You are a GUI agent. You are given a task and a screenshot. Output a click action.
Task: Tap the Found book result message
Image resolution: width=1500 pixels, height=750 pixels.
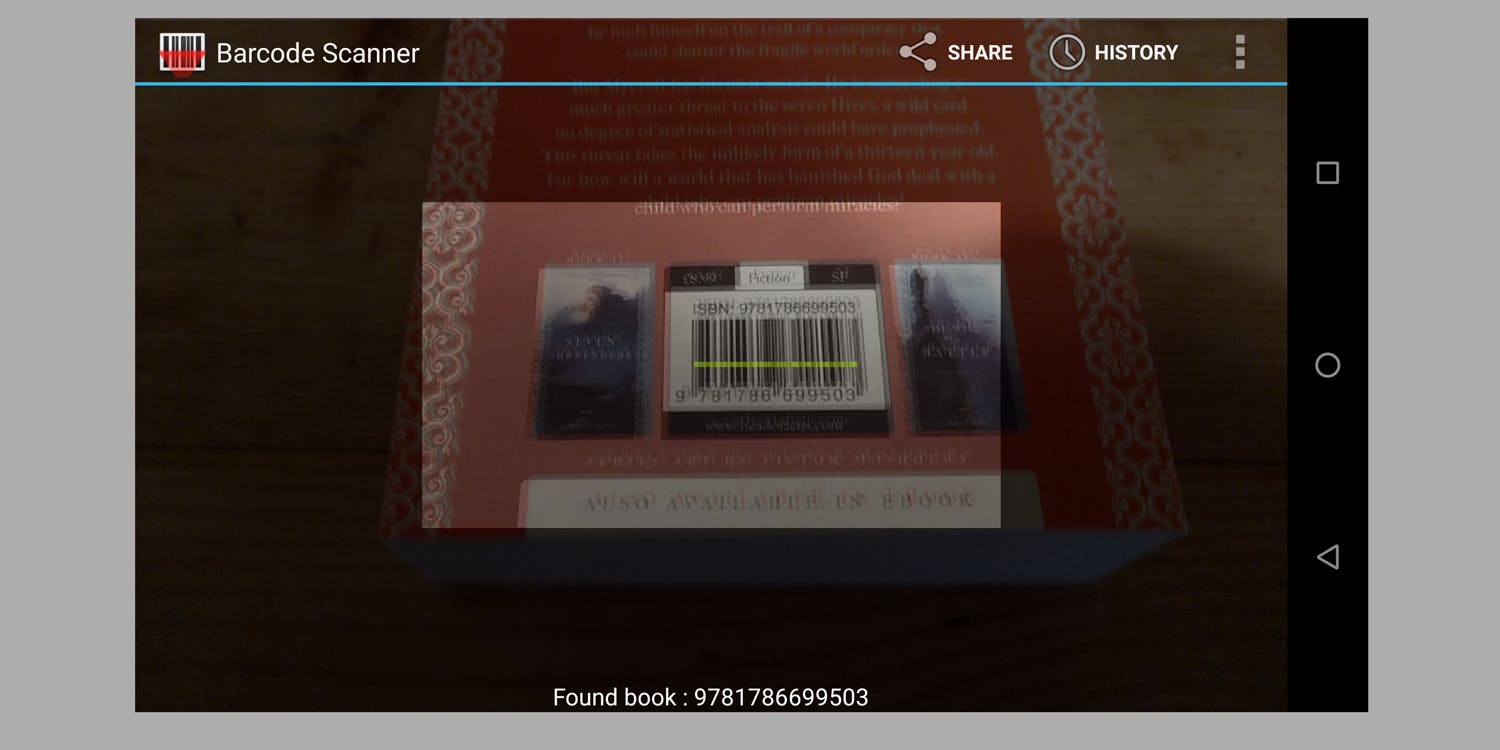click(710, 697)
